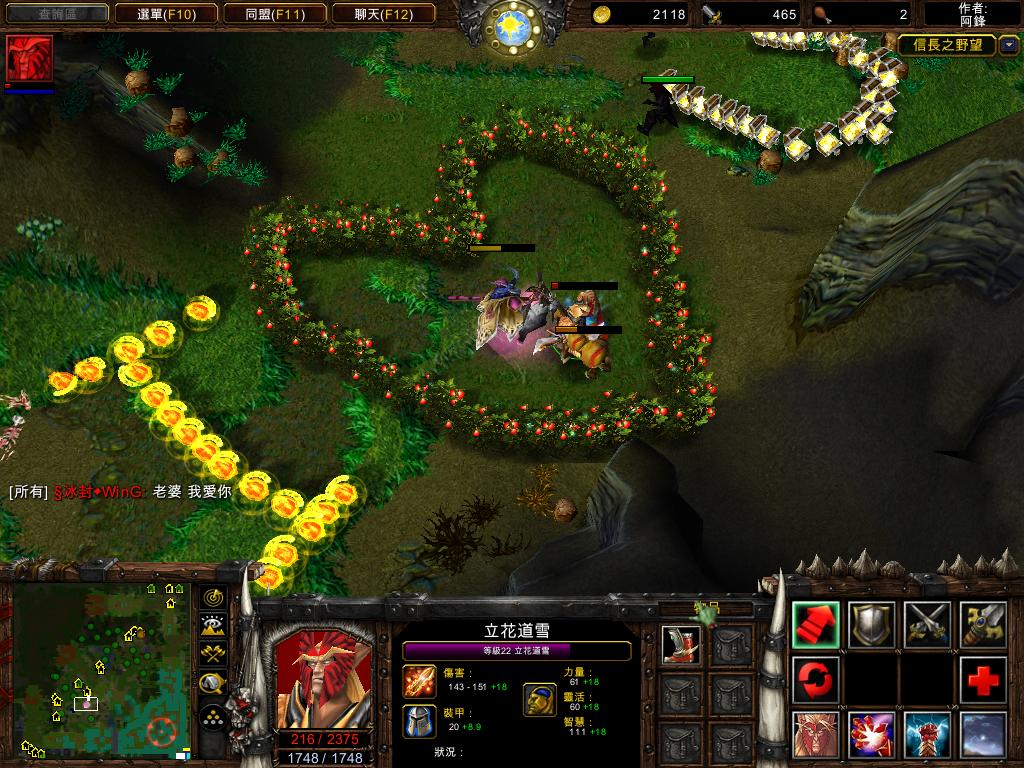This screenshot has height=768, width=1024.
Task: Activate the minimap signal ping button
Action: 213,598
